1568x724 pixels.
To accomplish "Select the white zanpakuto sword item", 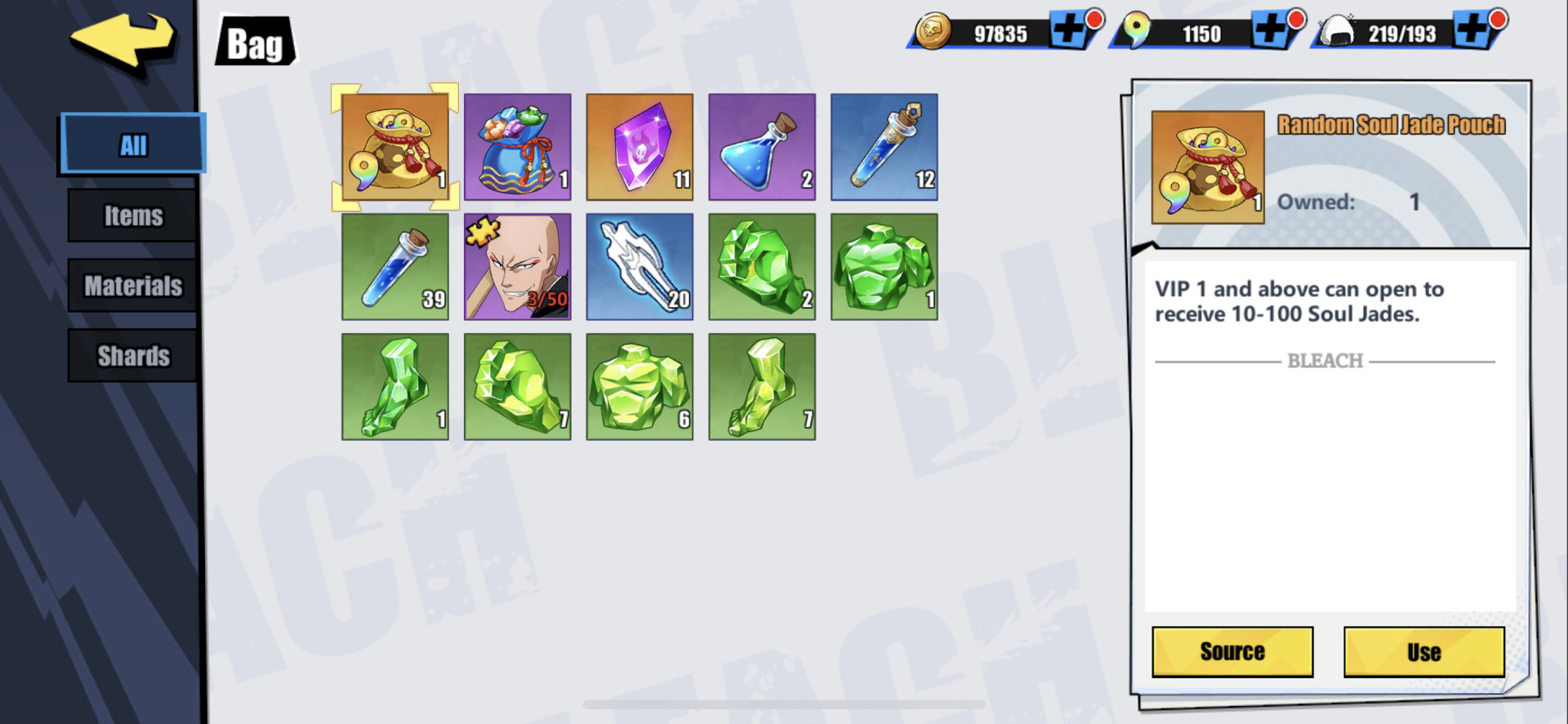I will (639, 267).
